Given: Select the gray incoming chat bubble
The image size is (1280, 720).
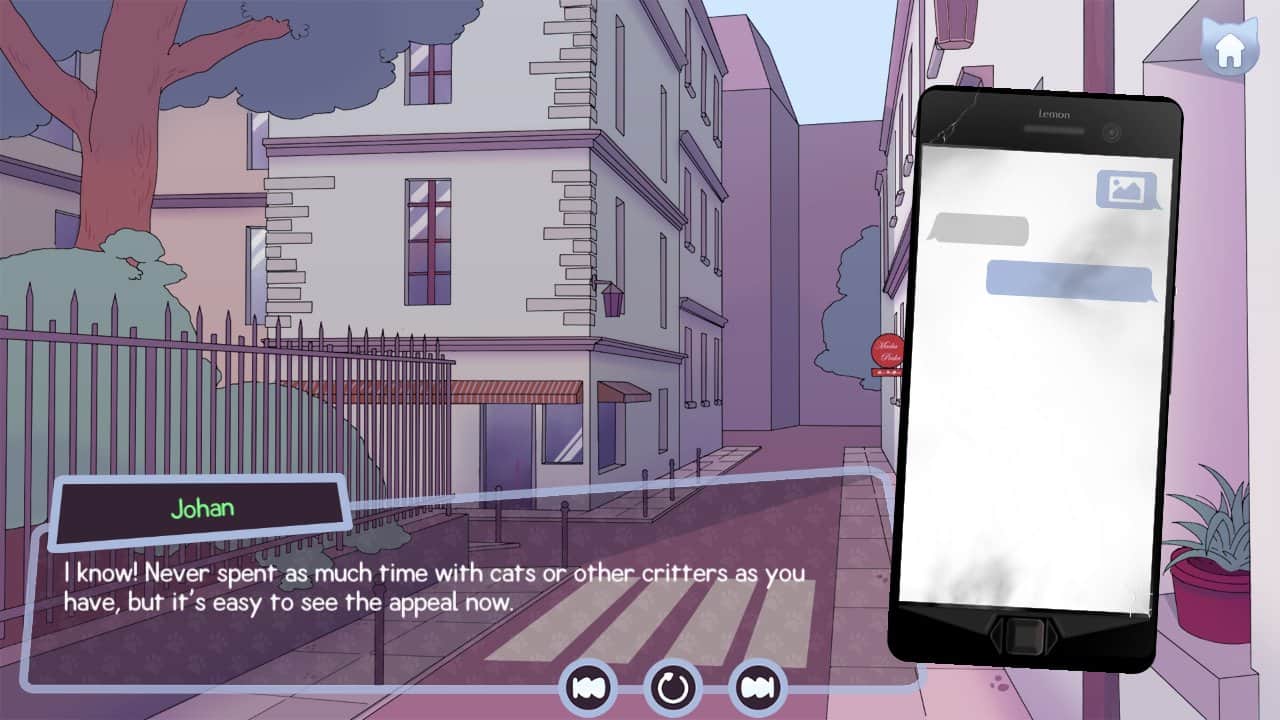Looking at the screenshot, I should point(977,230).
